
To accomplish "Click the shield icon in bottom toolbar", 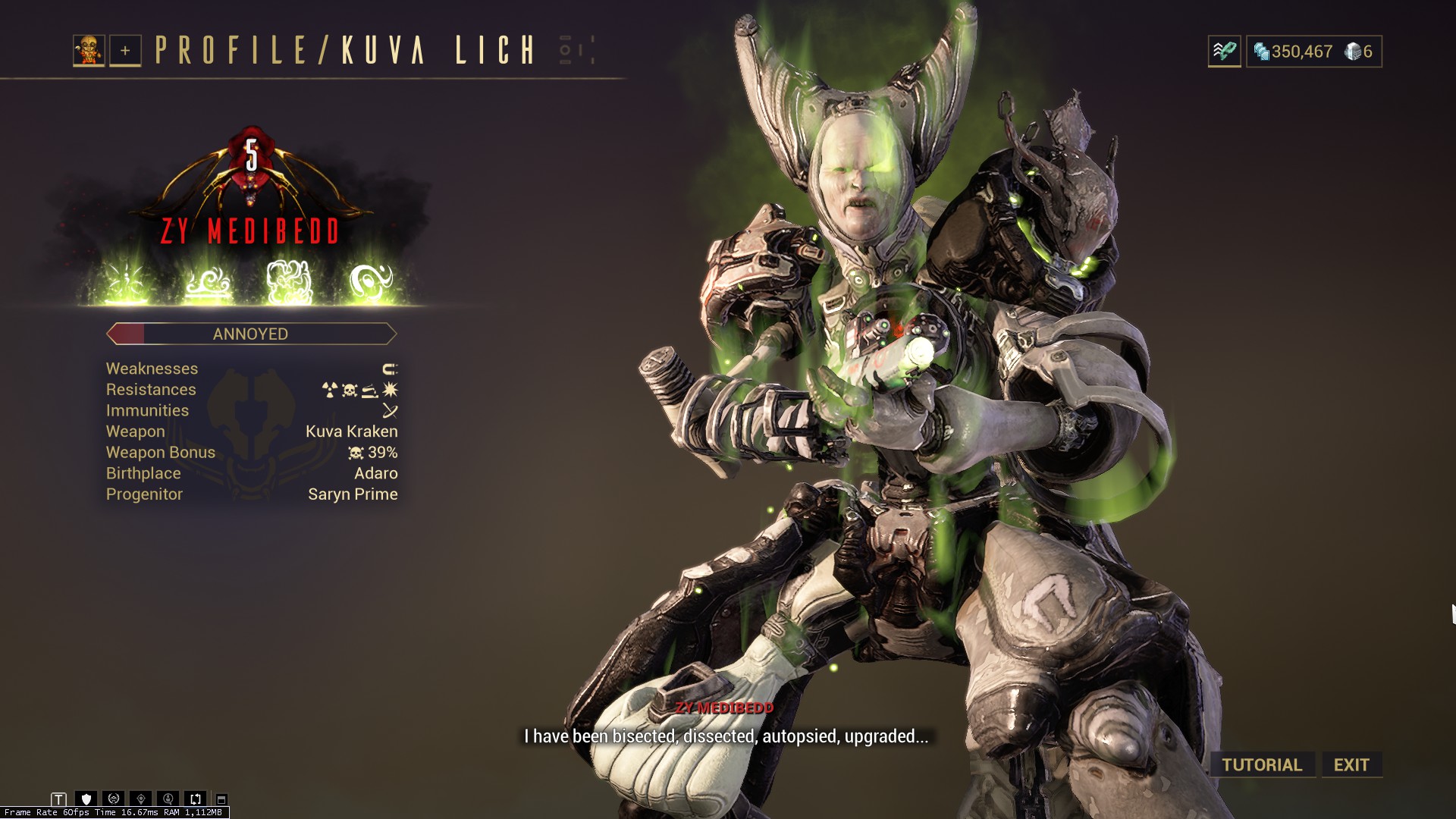I will [86, 799].
